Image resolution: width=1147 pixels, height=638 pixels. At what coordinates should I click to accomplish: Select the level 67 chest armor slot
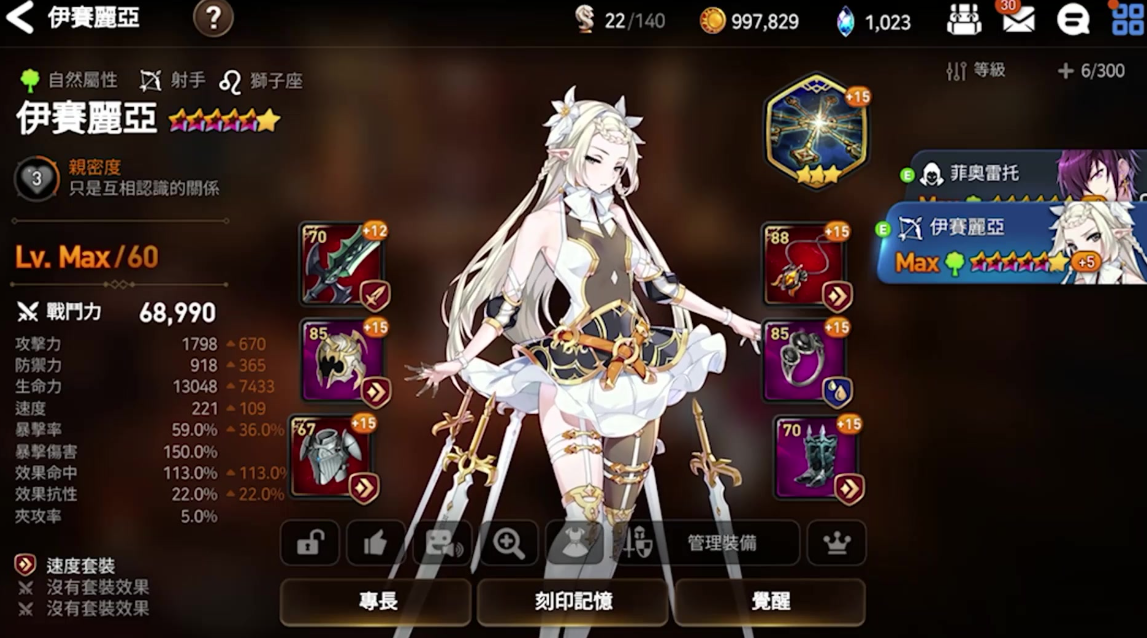point(333,456)
